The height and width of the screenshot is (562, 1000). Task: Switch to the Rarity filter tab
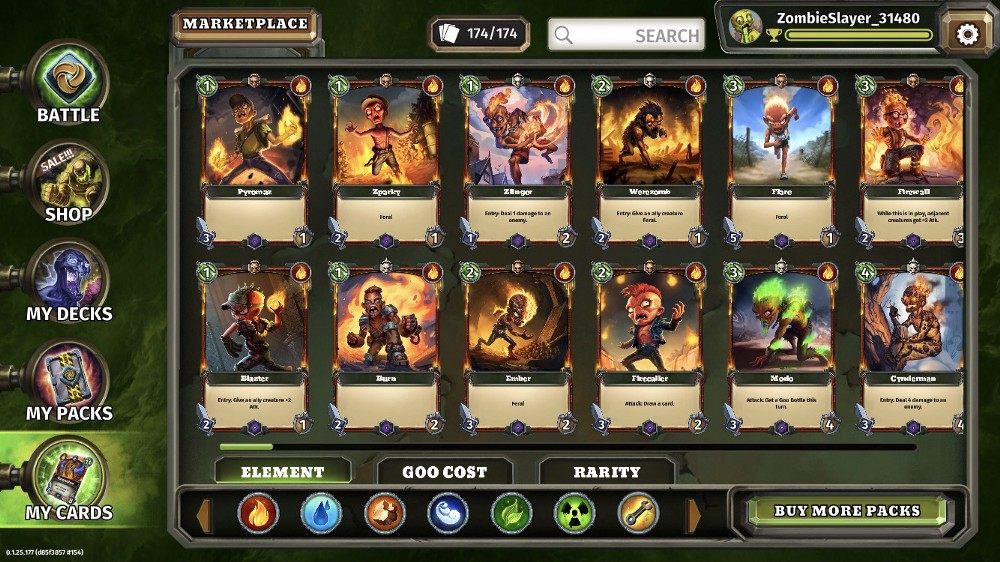click(606, 472)
